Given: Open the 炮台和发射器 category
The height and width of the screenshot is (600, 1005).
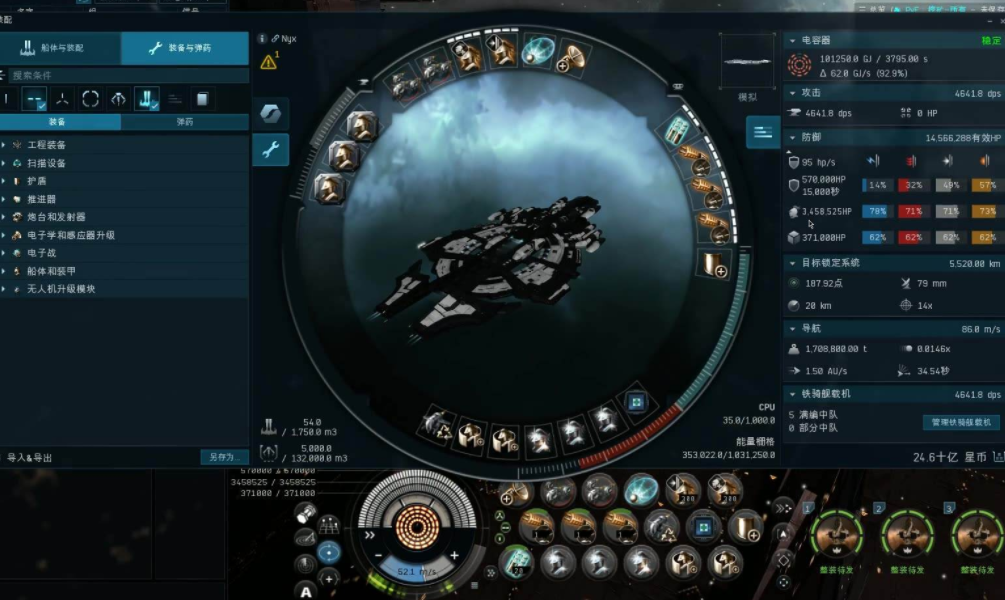Looking at the screenshot, I should point(56,217).
